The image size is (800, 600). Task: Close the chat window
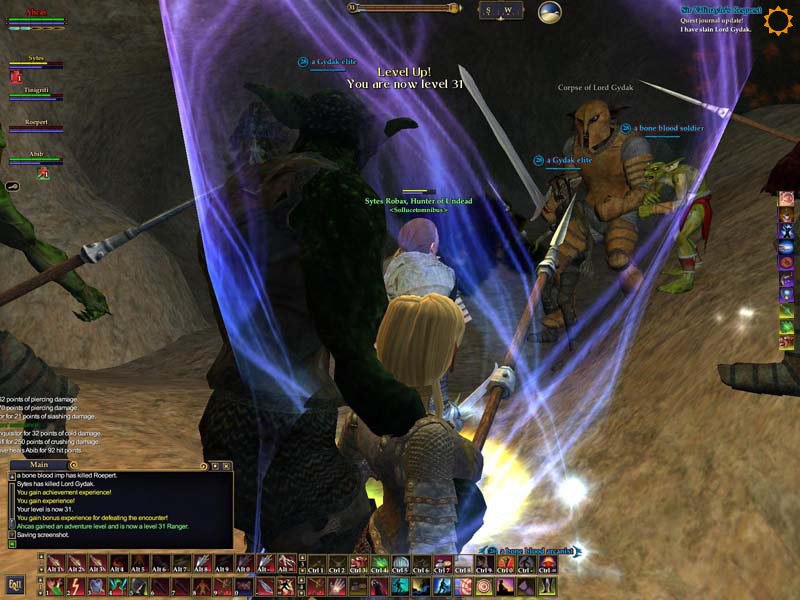click(x=227, y=466)
